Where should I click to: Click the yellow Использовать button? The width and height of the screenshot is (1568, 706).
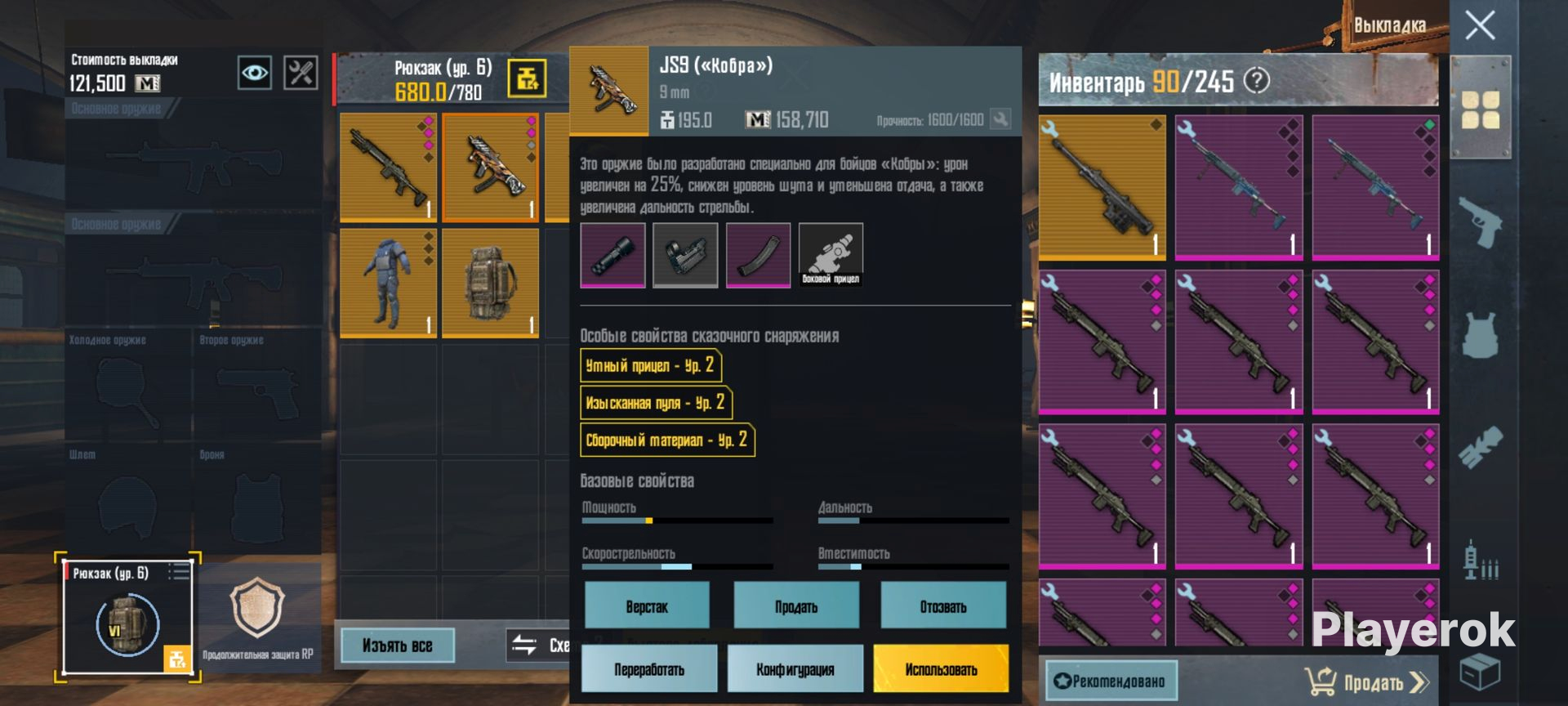click(941, 669)
